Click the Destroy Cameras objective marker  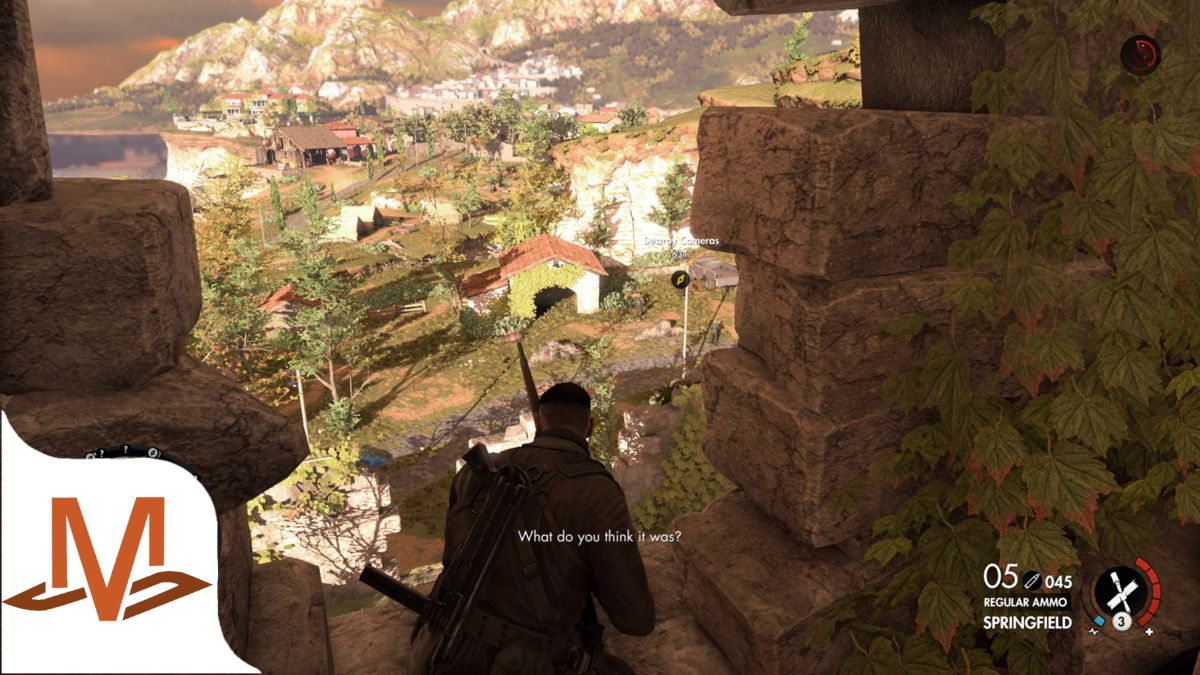click(x=679, y=281)
